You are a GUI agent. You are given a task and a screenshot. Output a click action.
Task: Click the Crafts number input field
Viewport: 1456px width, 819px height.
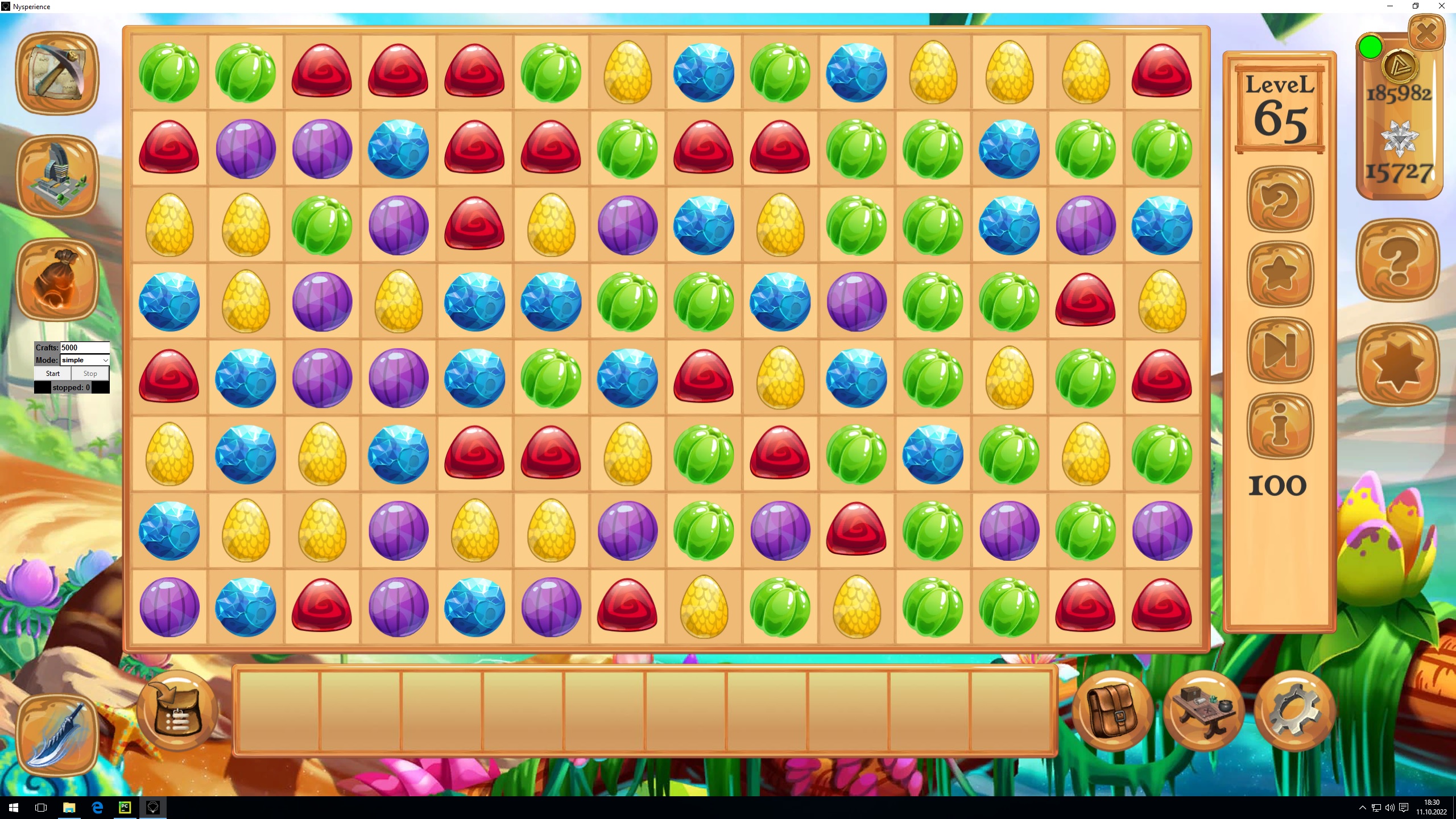[84, 348]
